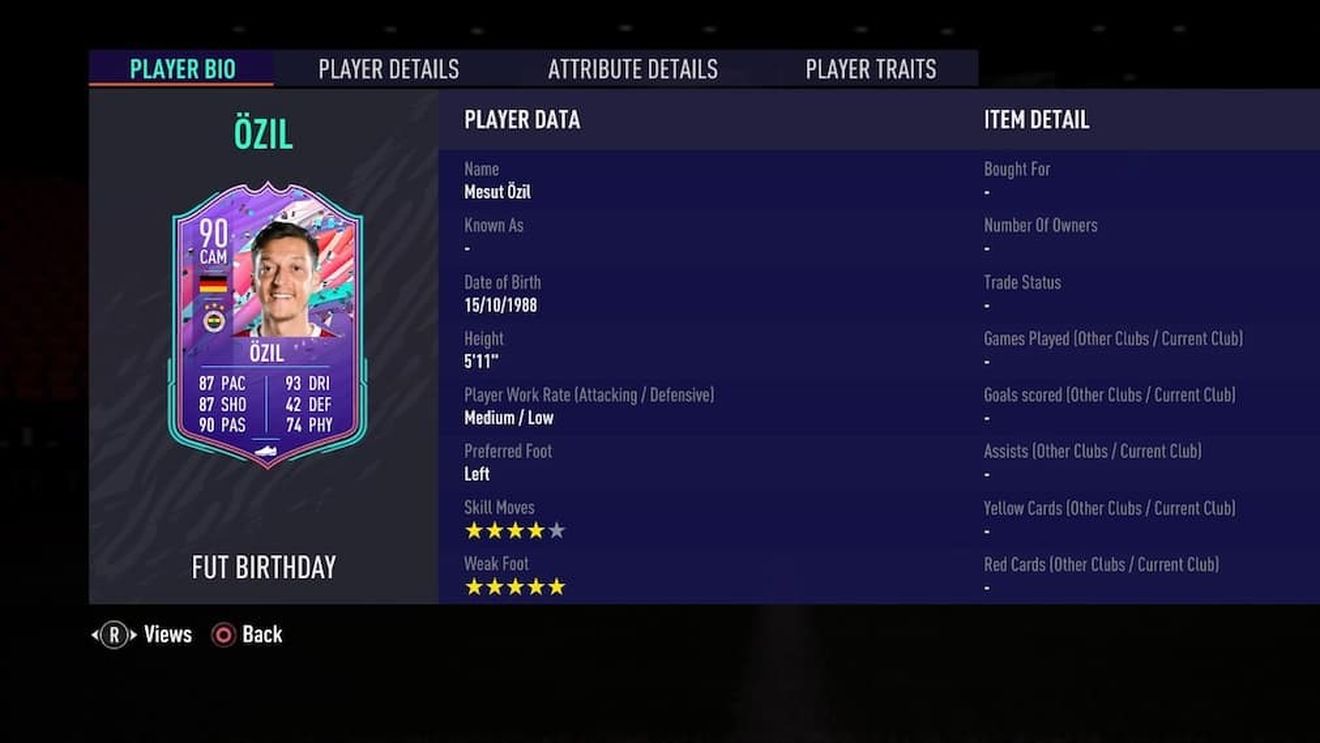Switch to the Player Details tab
This screenshot has height=743, width=1320.
(388, 69)
